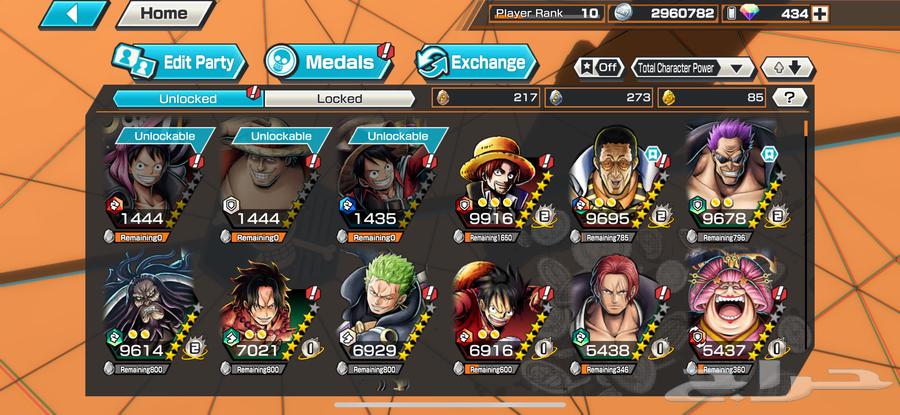Return to the Home screen
Viewport: 900px width, 415px height.
click(x=163, y=14)
